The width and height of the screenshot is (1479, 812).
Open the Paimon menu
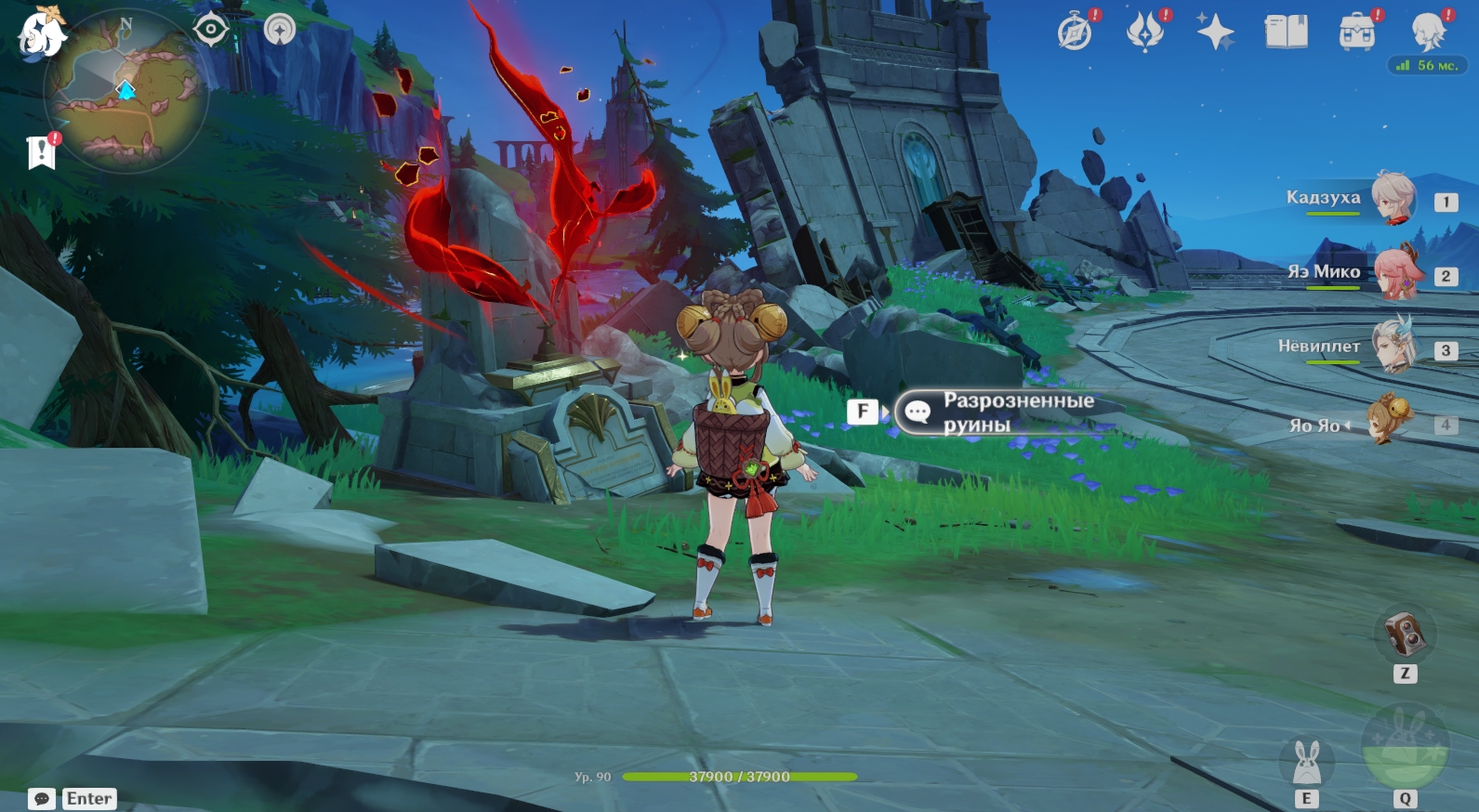pyautogui.click(x=42, y=34)
